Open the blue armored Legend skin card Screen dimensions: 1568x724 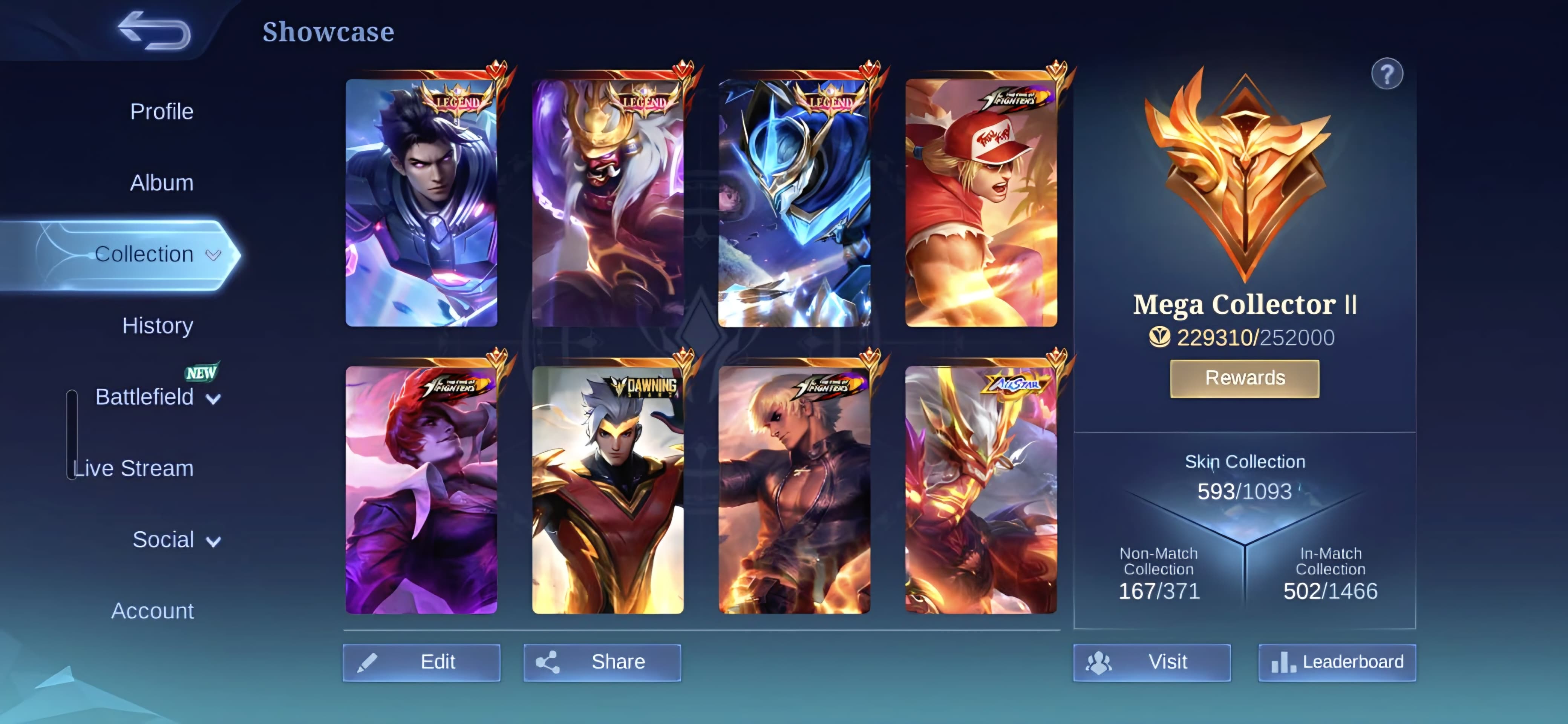pyautogui.click(x=794, y=203)
